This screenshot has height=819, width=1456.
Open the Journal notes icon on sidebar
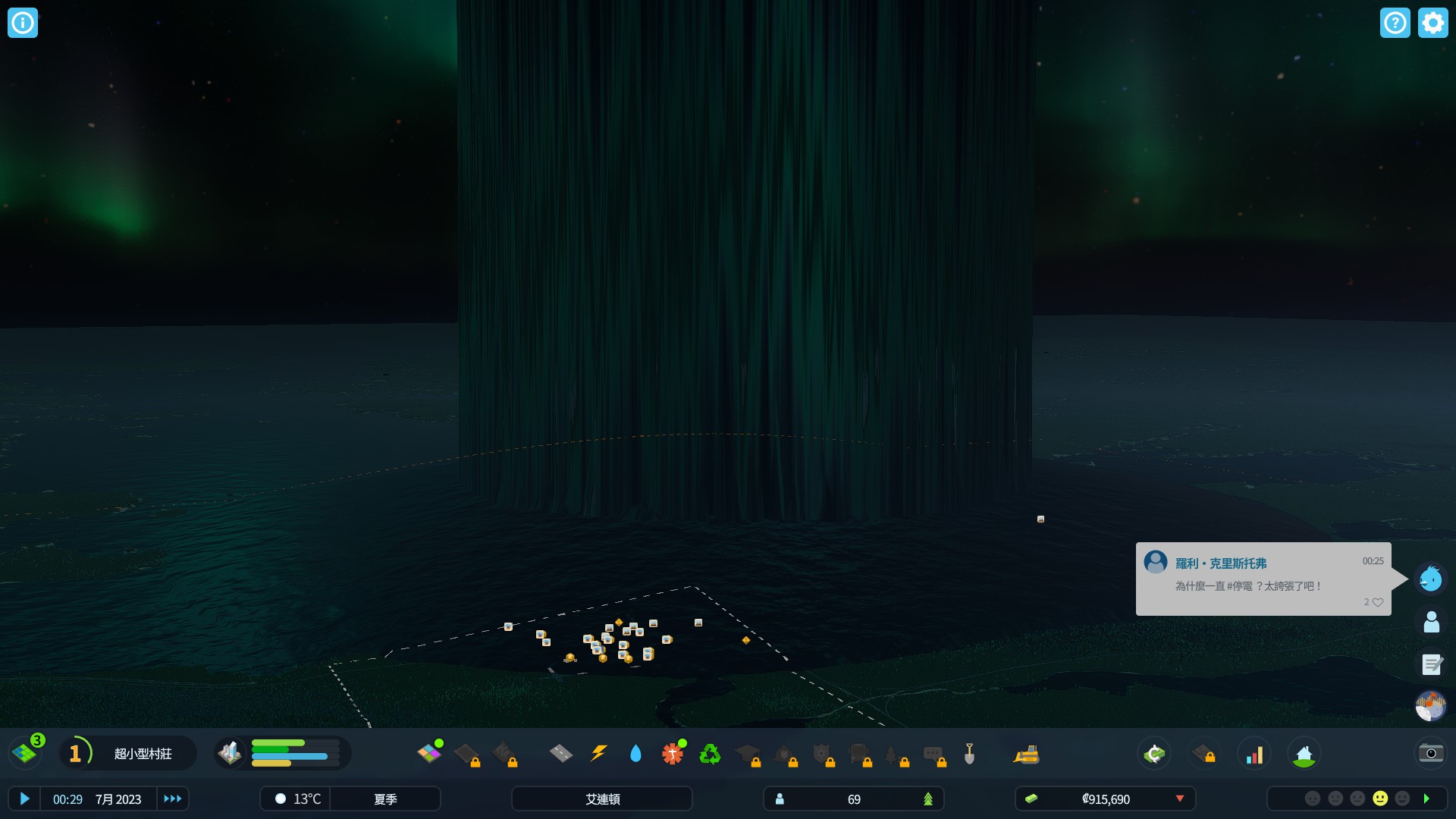1430,664
